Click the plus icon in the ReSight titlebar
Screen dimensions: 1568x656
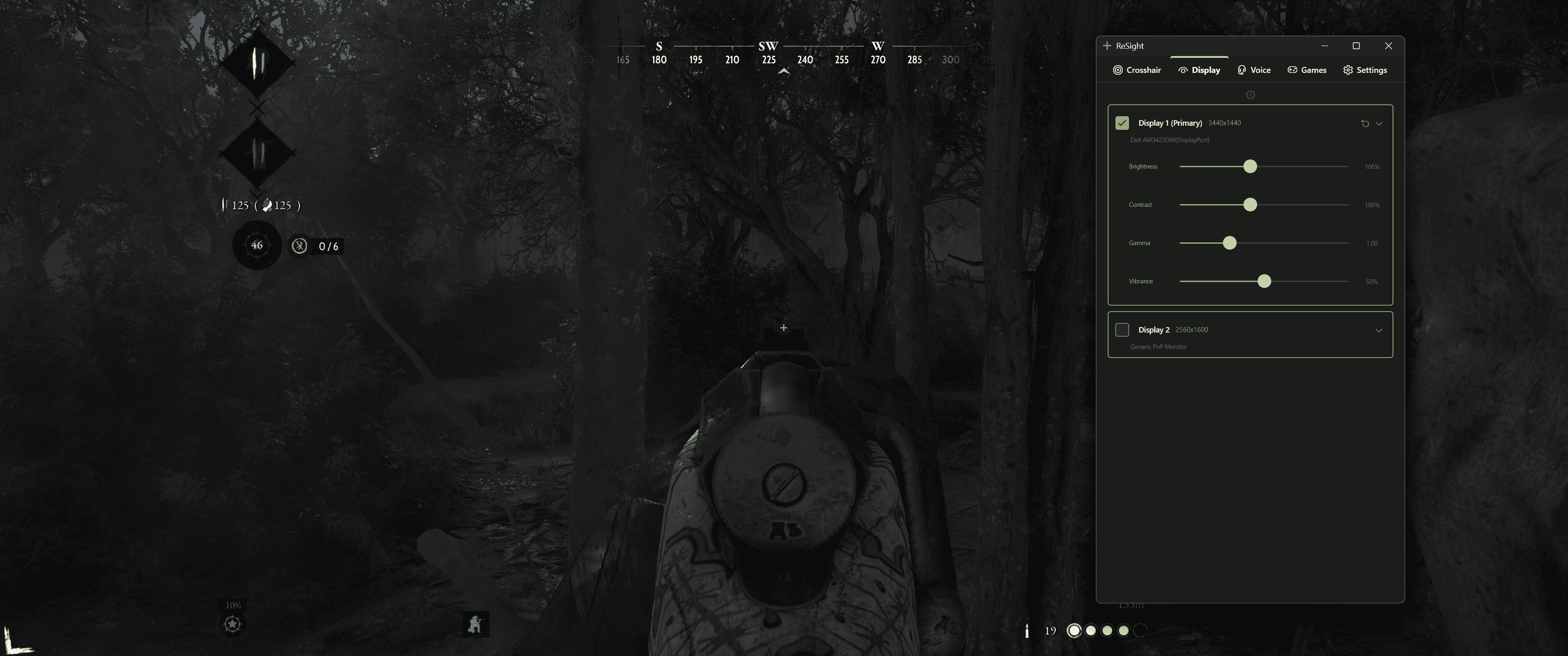pos(1106,46)
